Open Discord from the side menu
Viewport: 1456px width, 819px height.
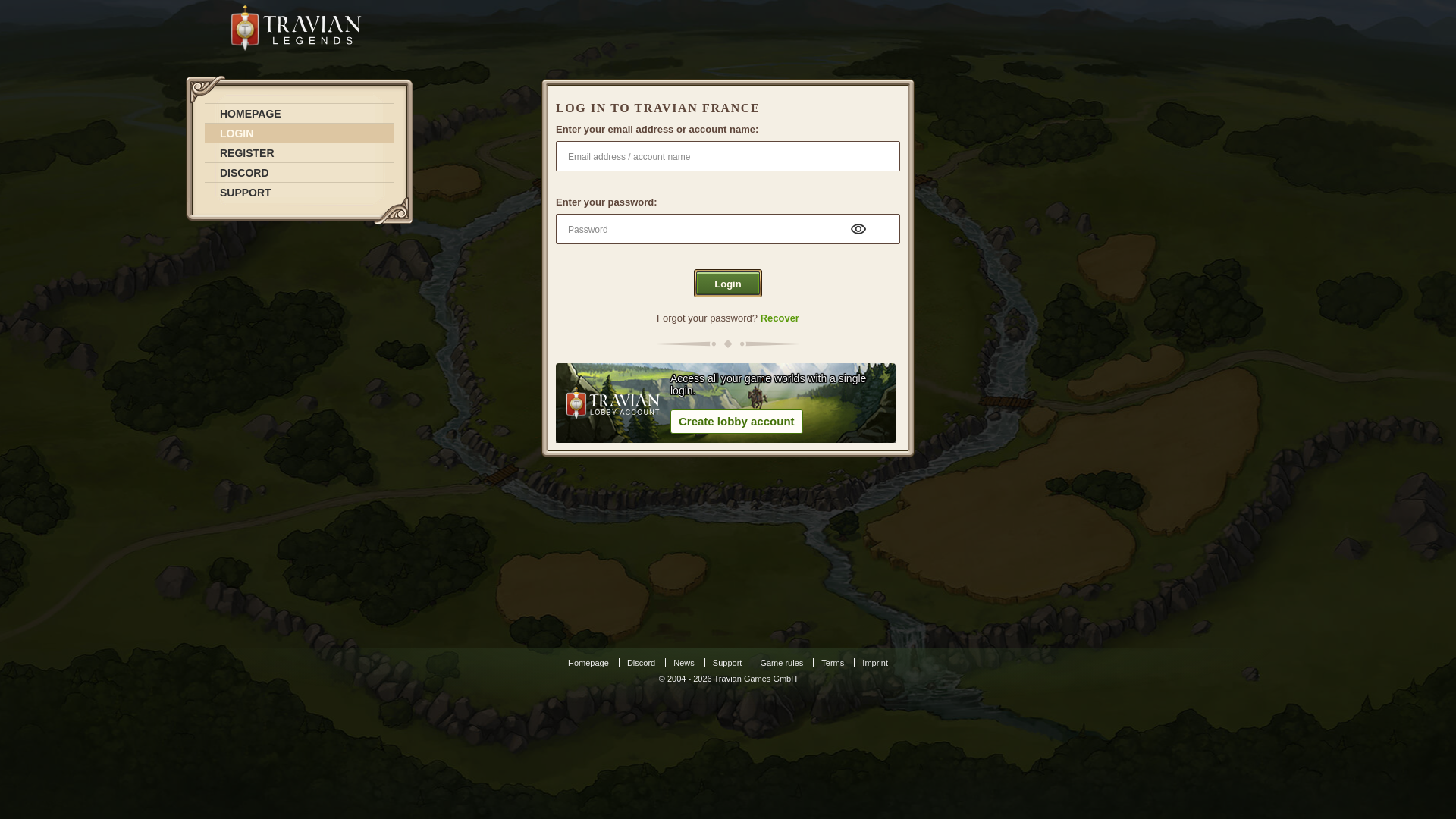[244, 173]
